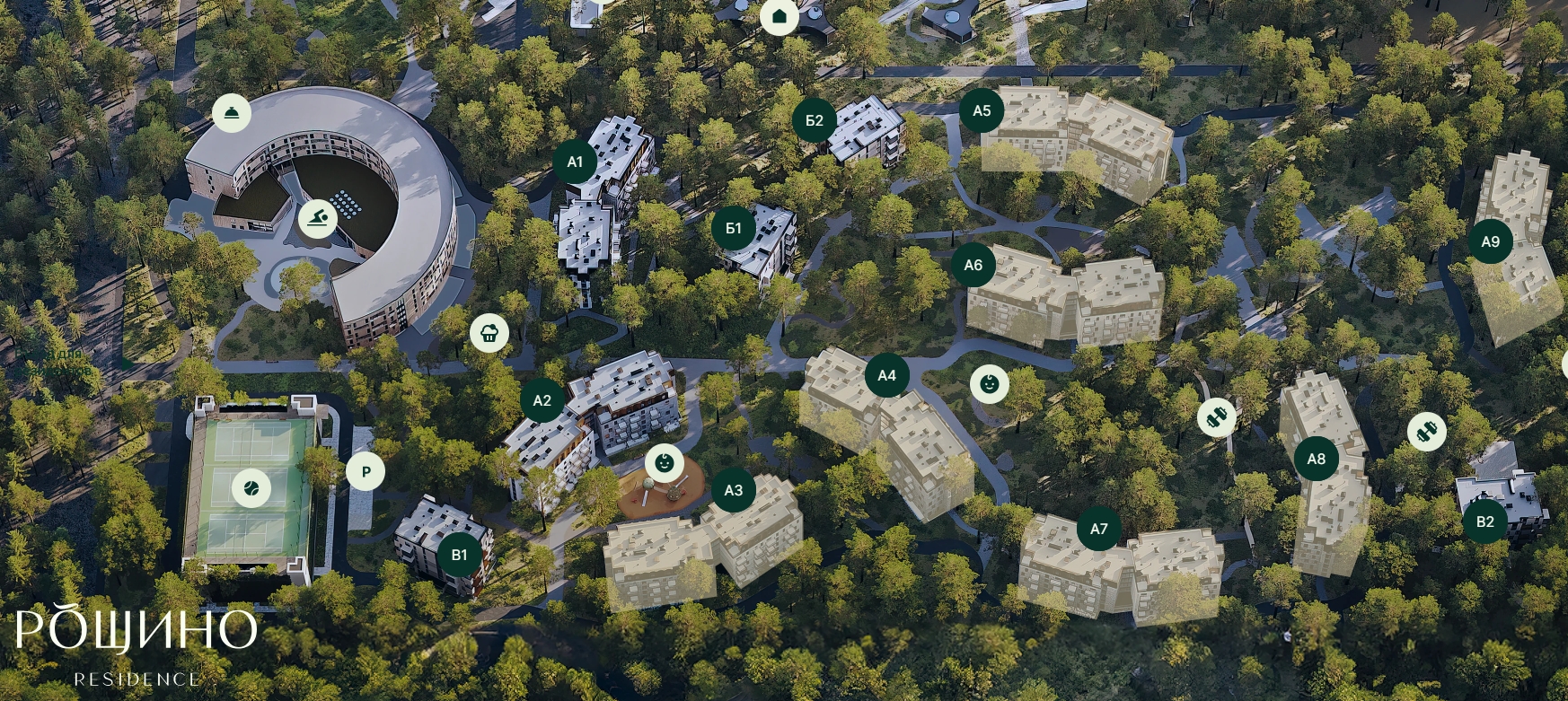The height and width of the screenshot is (701, 1568).
Task: Click the В1 building marker
Action: (x=460, y=555)
